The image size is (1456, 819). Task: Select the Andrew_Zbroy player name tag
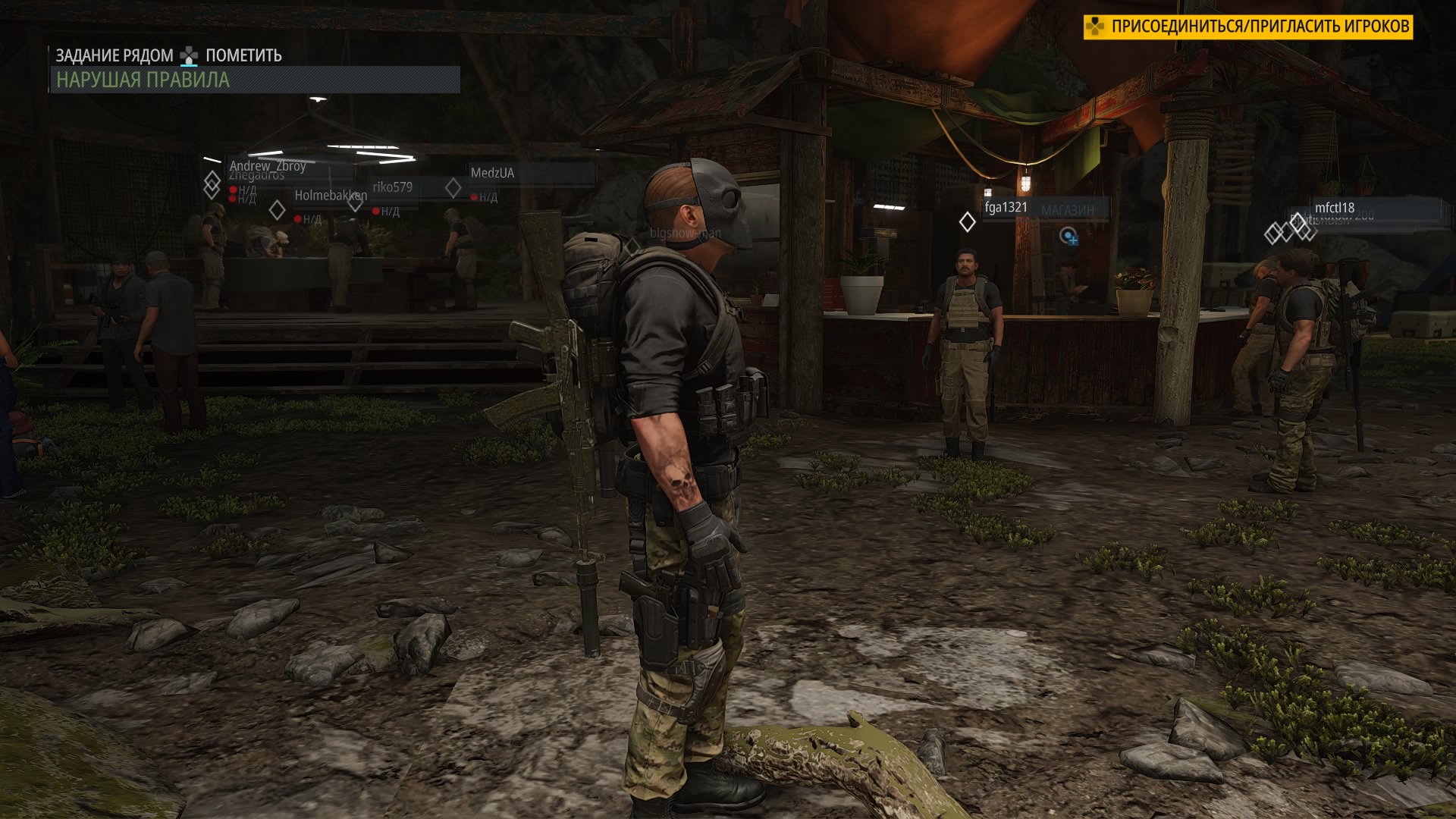click(268, 165)
